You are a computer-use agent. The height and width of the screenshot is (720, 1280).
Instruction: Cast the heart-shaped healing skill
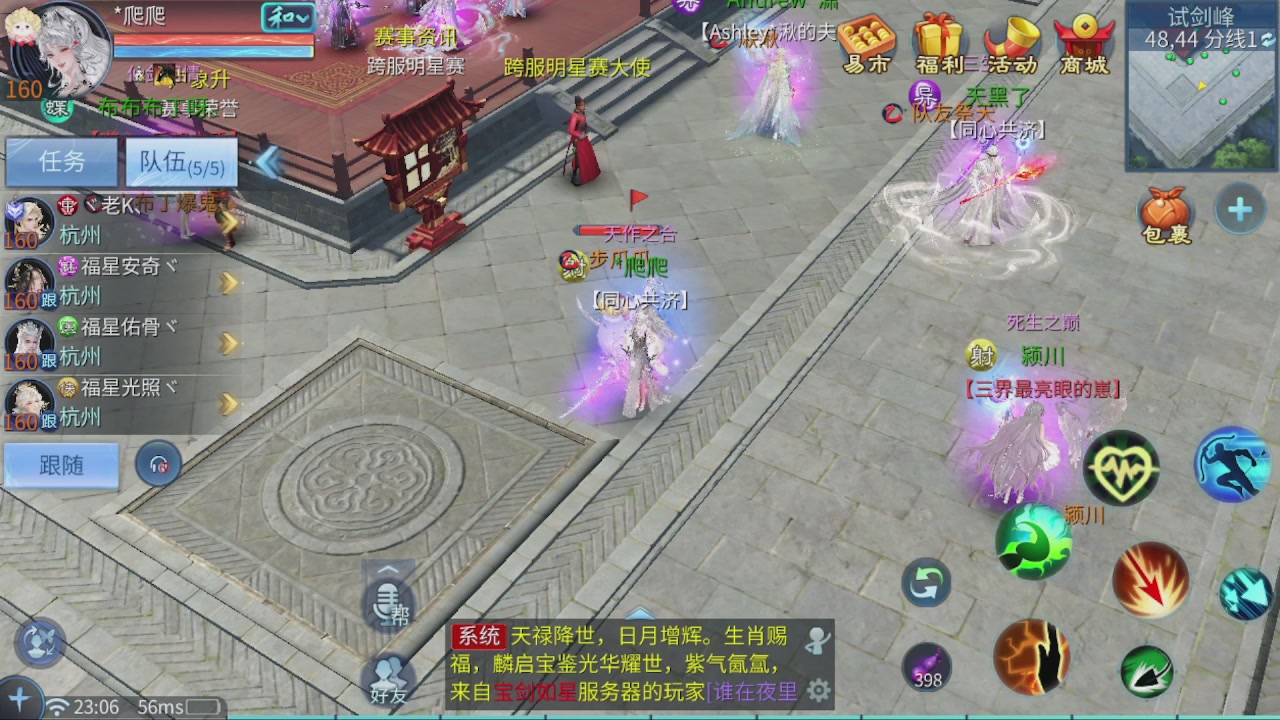(1122, 467)
